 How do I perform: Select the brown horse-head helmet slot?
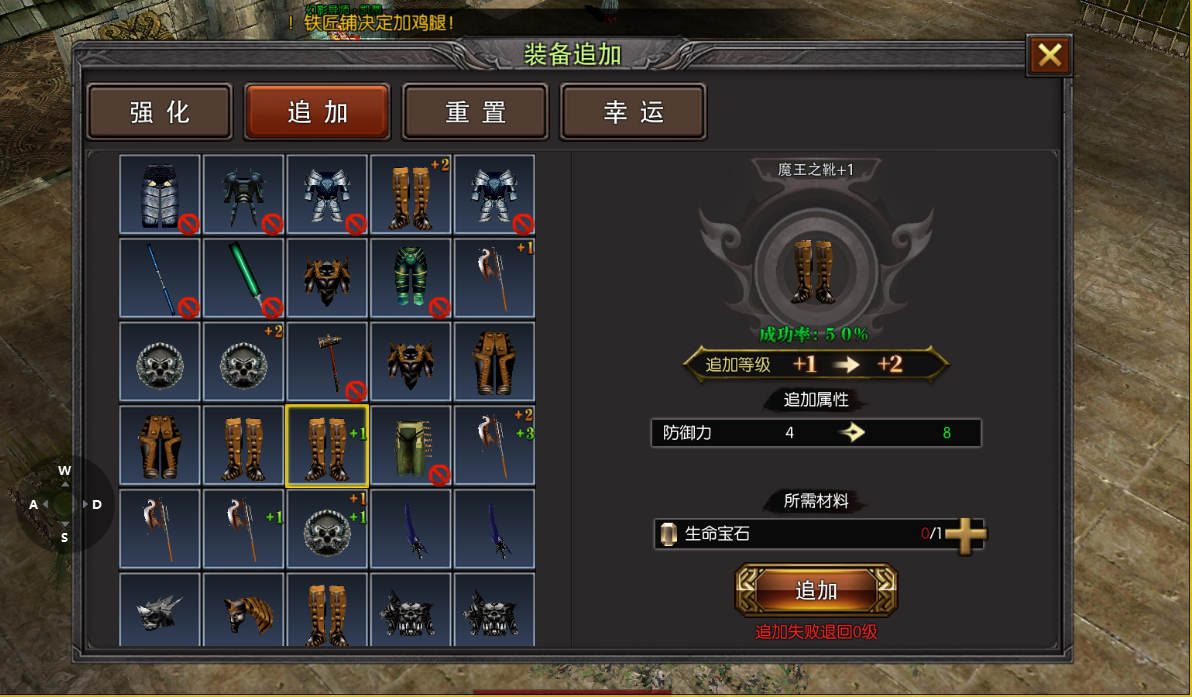pos(244,609)
